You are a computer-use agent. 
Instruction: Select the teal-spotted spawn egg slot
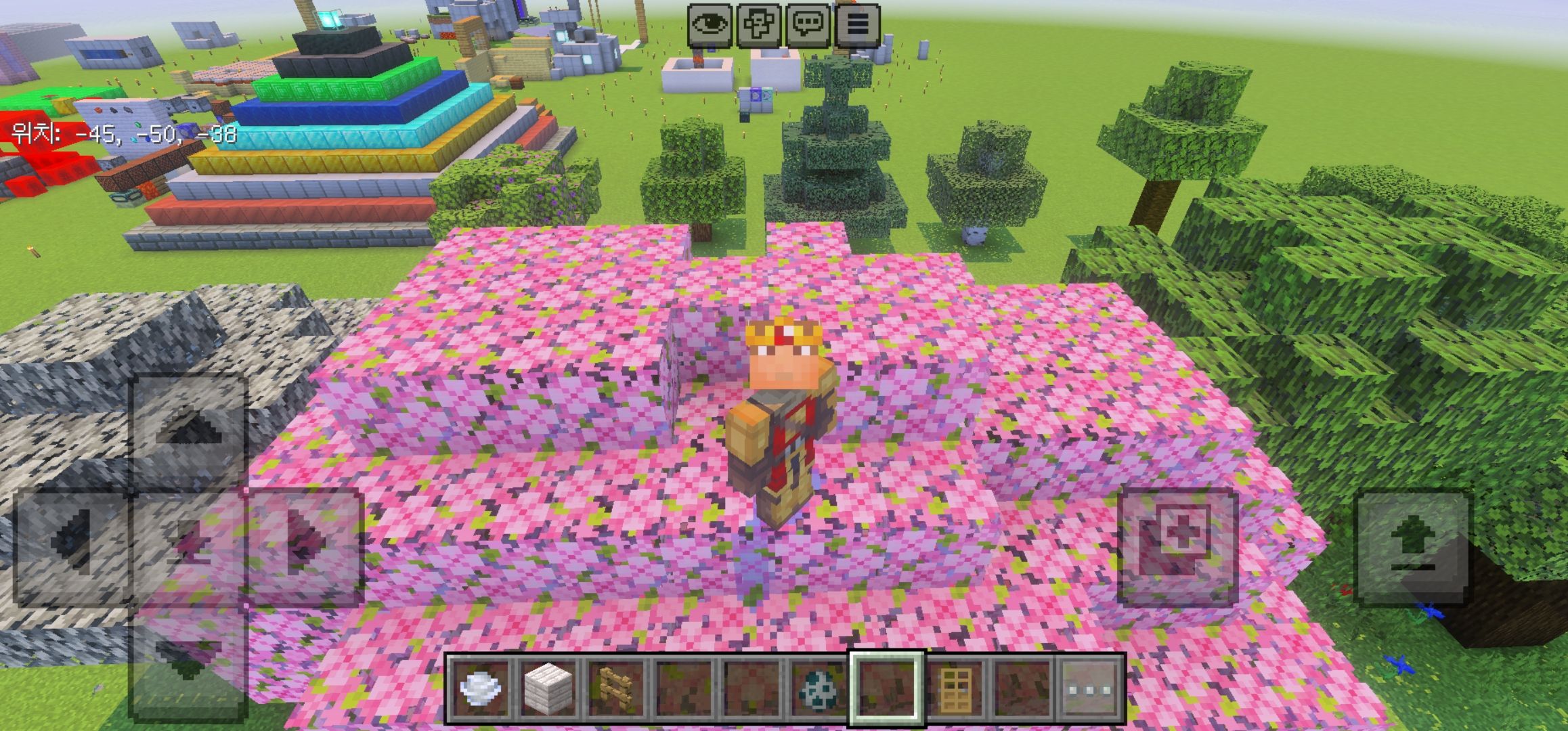[819, 689]
